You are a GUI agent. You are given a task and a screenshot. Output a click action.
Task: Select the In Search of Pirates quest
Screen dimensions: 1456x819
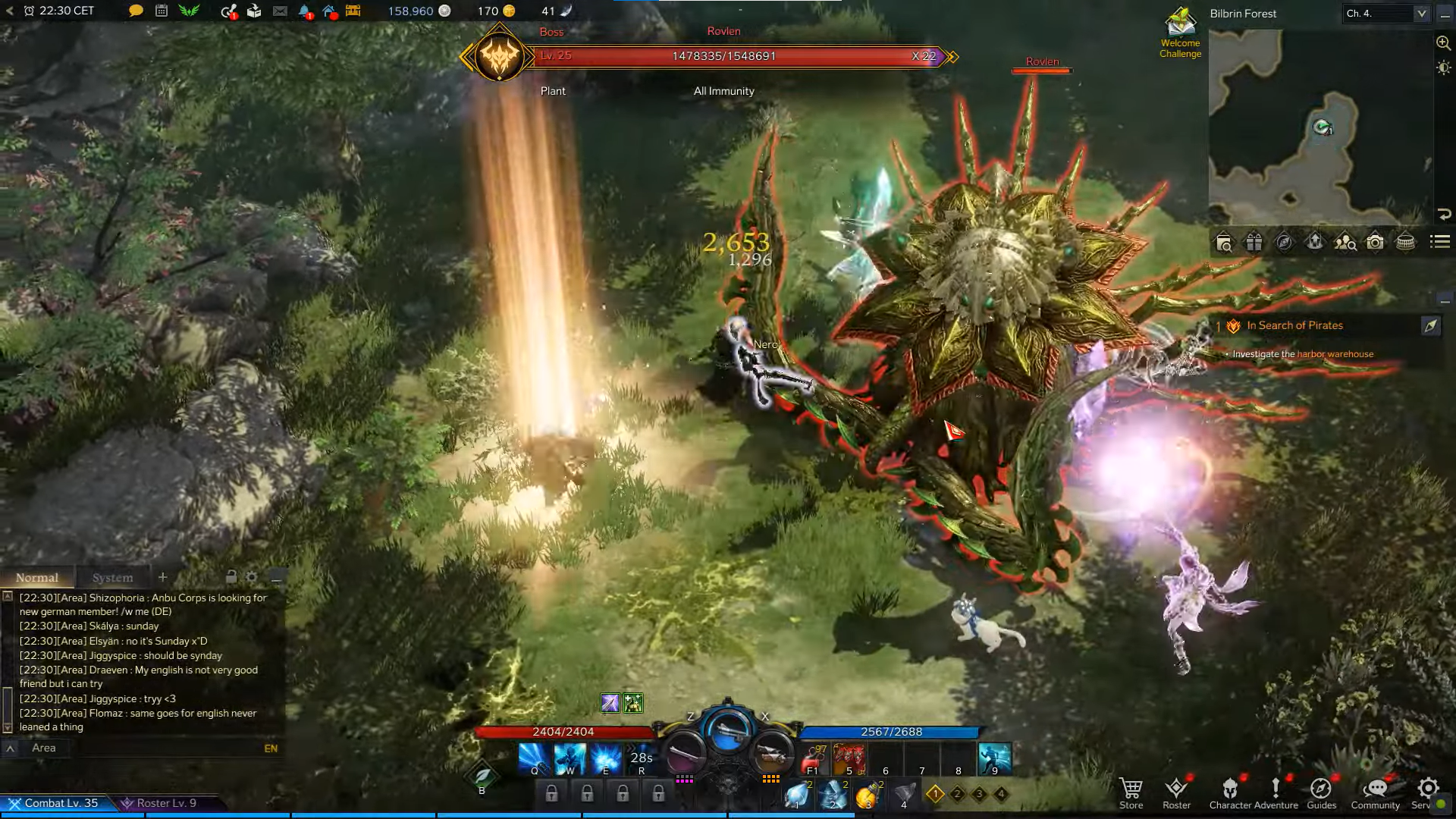(1294, 325)
